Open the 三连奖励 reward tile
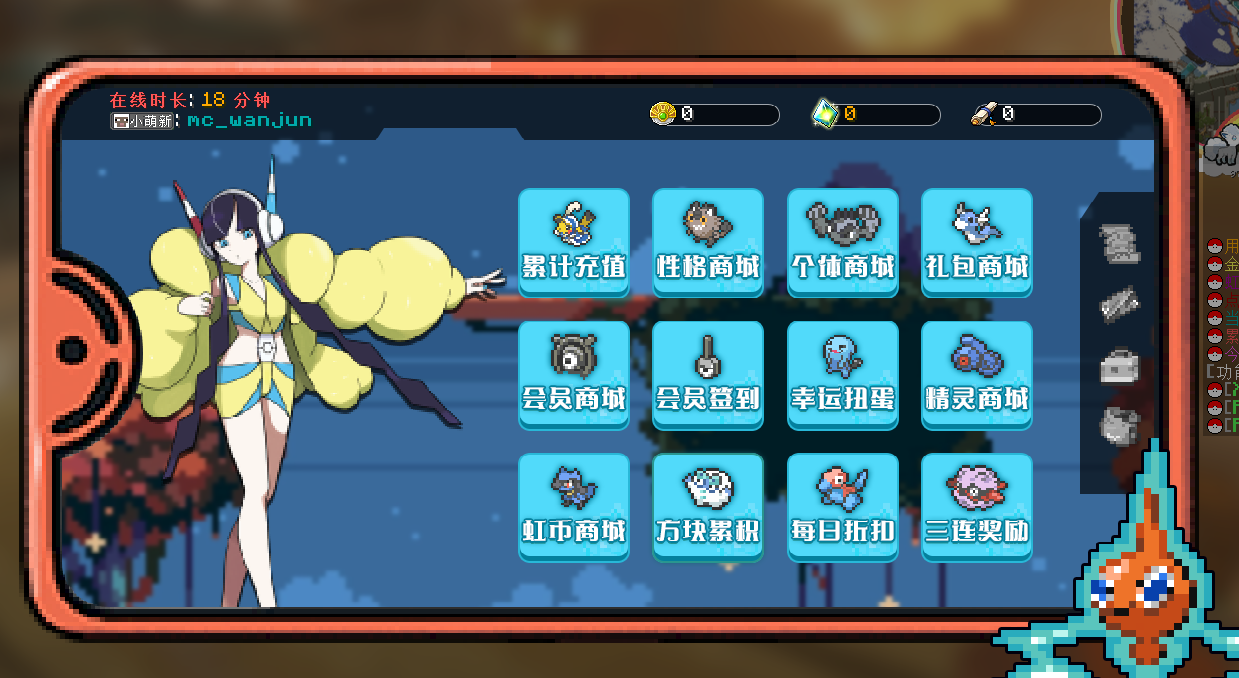The height and width of the screenshot is (678, 1239). tap(976, 507)
